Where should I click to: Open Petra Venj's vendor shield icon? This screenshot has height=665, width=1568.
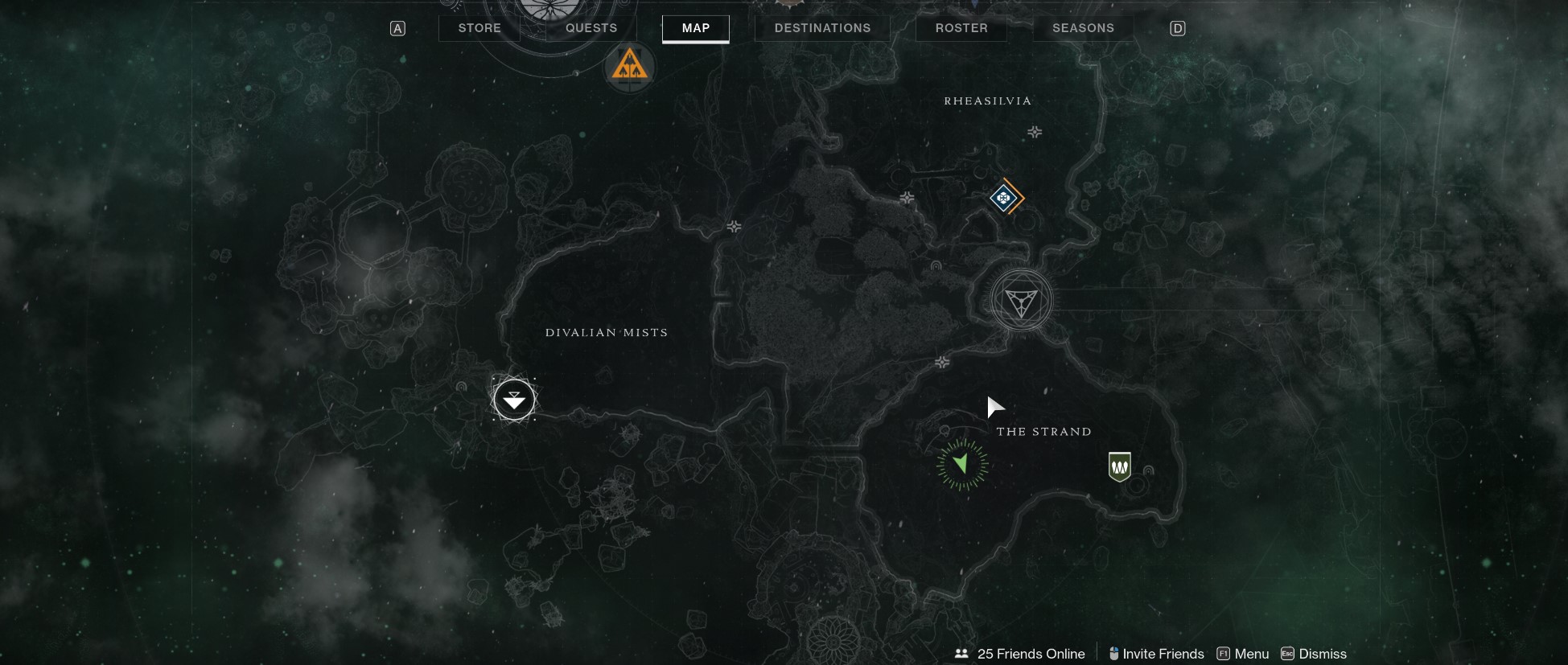coord(1118,466)
